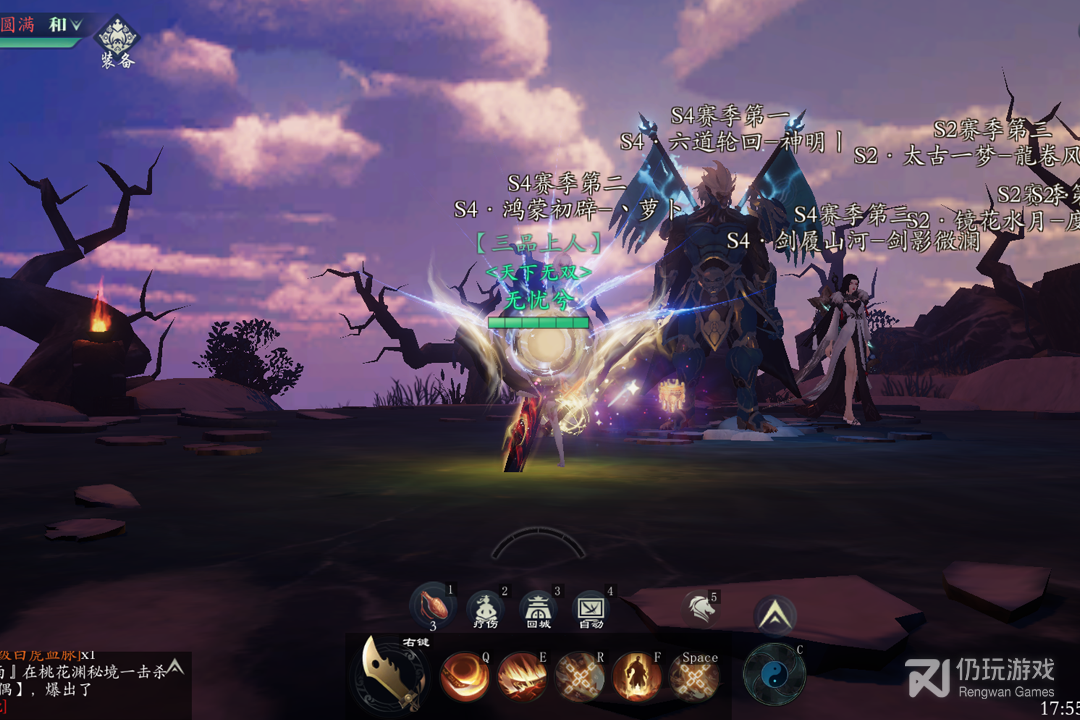
Task: Activate the 疗伤 healing meditation icon
Action: pyautogui.click(x=485, y=608)
